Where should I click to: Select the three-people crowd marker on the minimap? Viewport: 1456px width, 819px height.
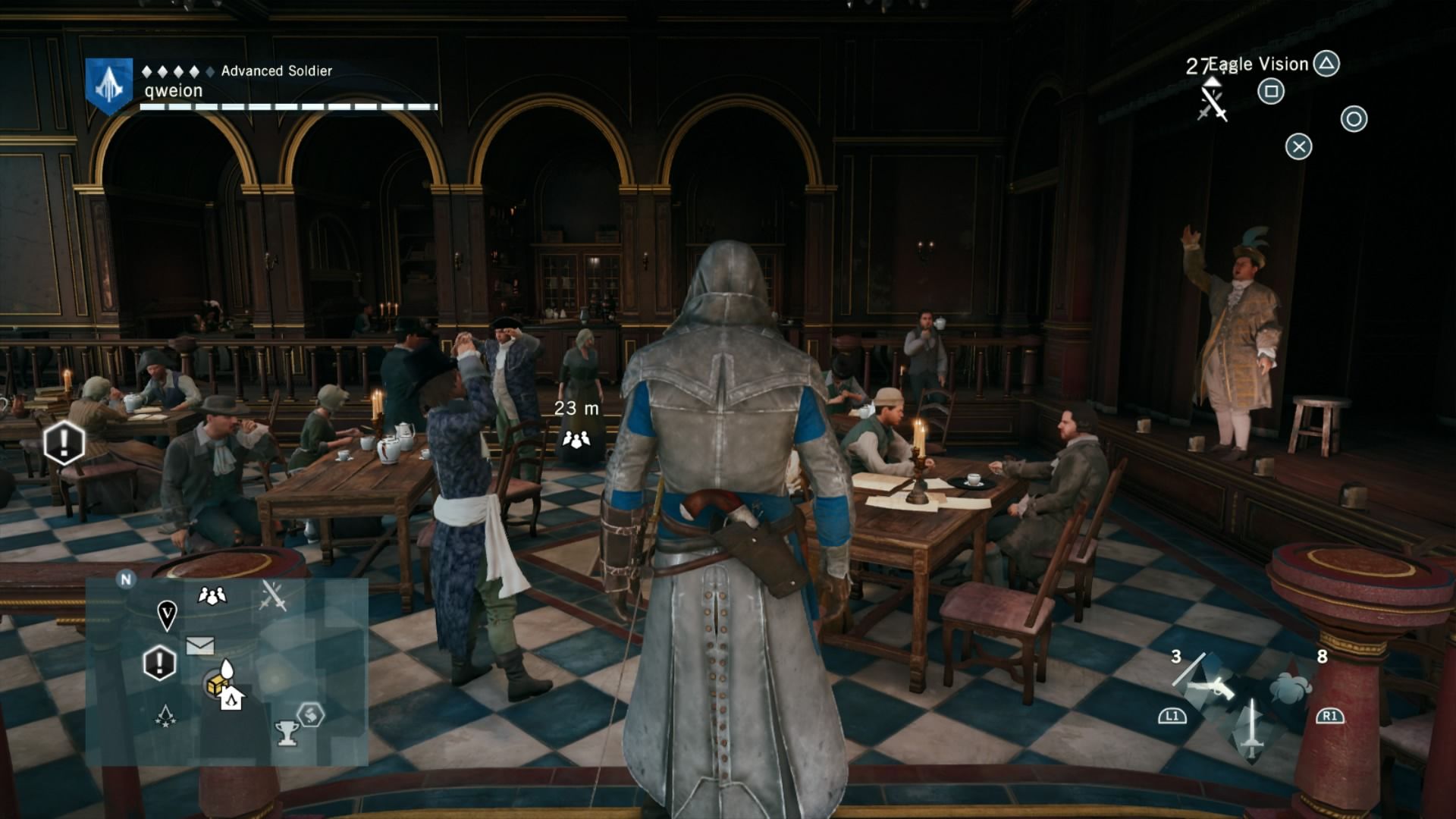pos(212,596)
